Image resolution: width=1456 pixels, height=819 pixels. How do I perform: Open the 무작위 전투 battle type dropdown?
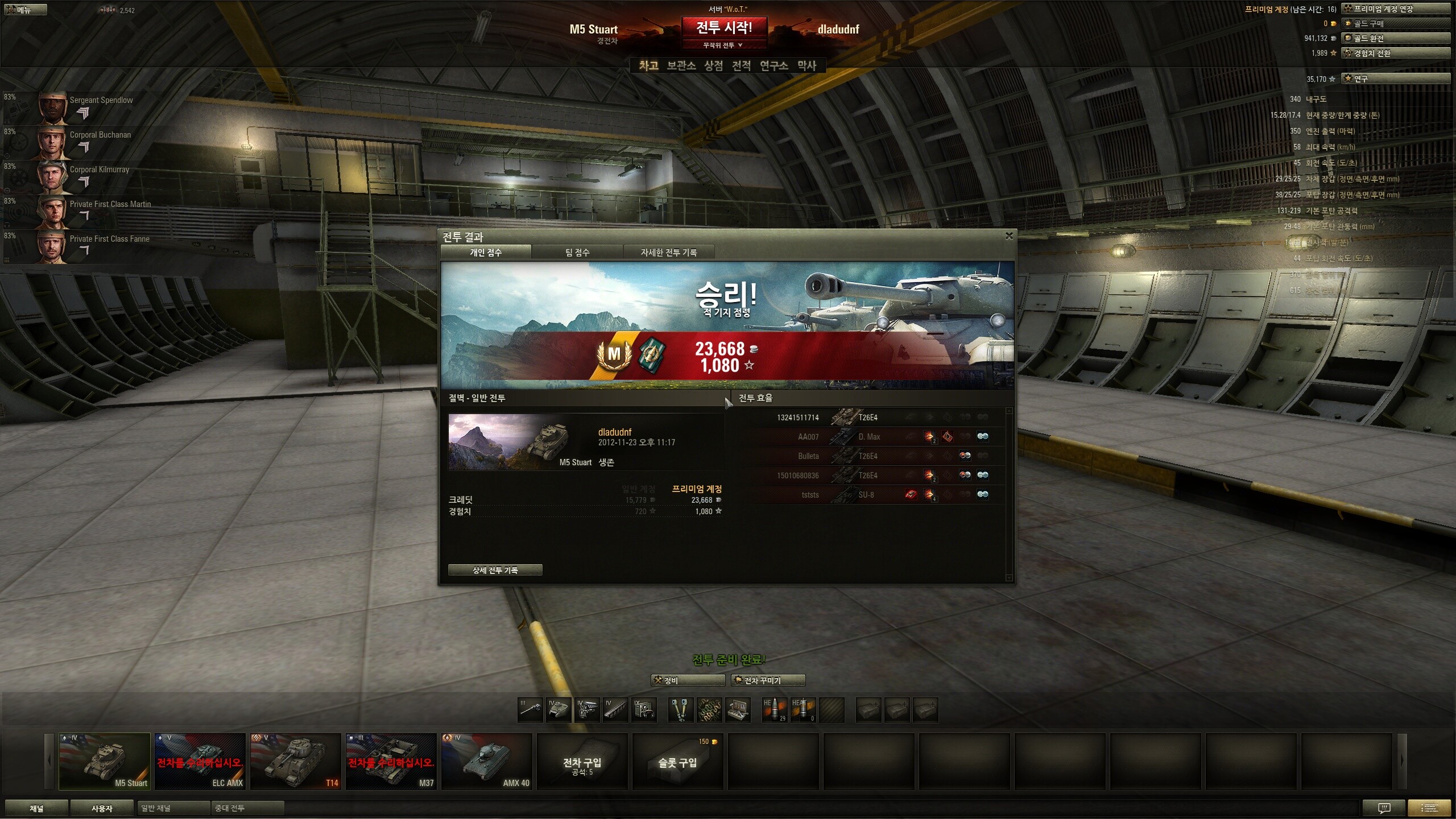pyautogui.click(x=723, y=45)
